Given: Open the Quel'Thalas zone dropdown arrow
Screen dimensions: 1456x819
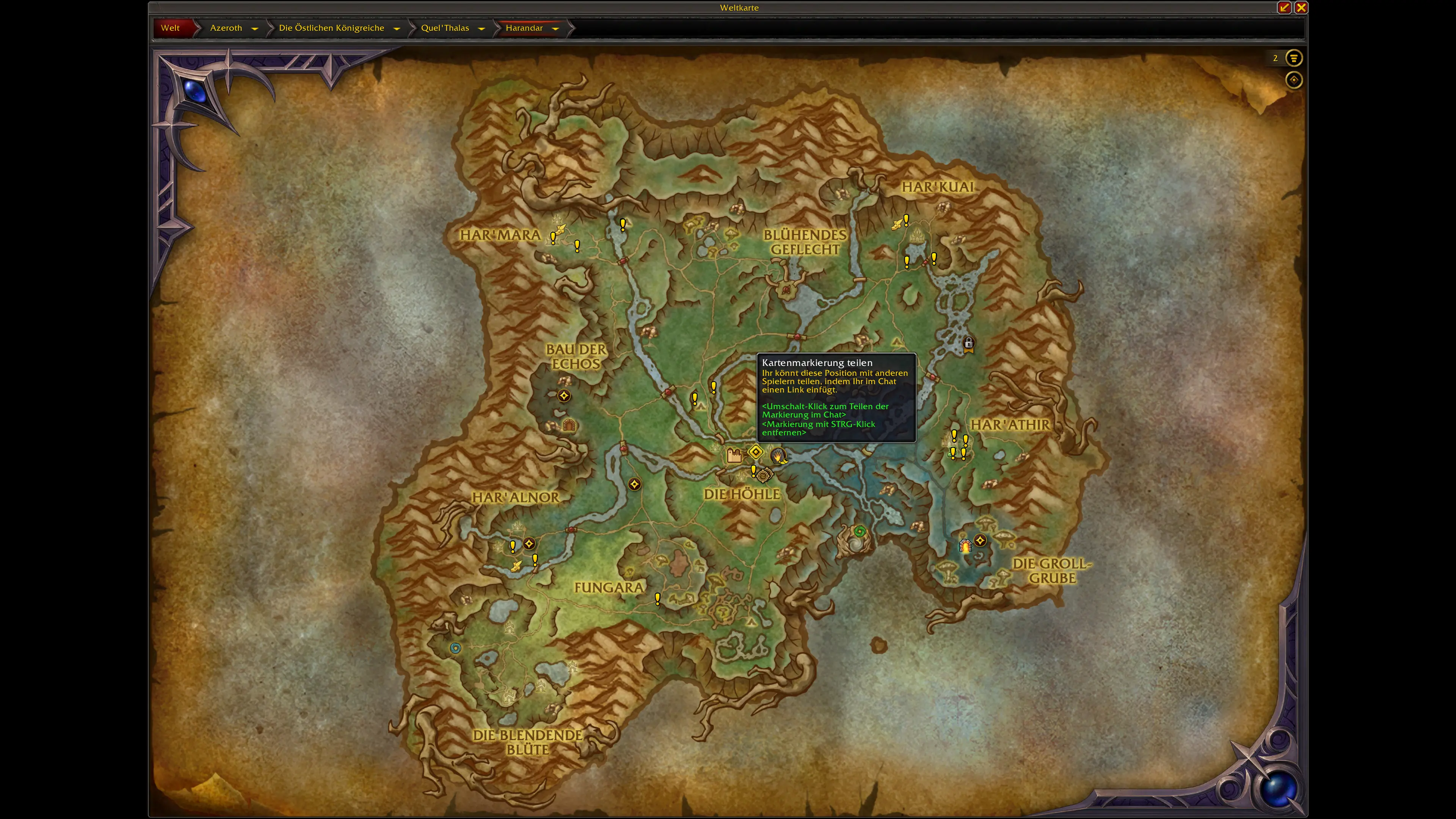Looking at the screenshot, I should pos(482,28).
